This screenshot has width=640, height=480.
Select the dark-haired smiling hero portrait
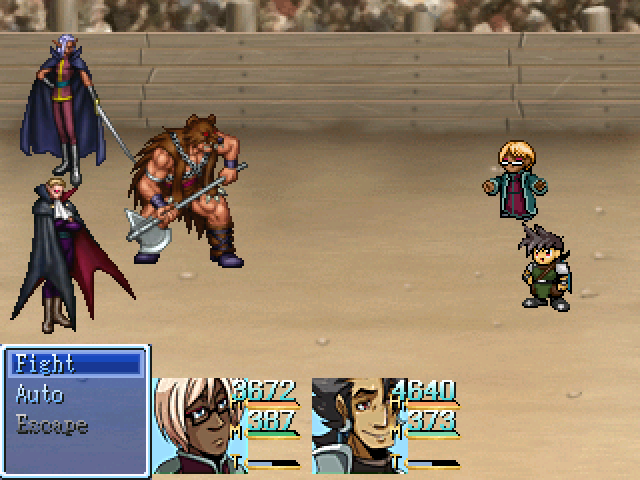tap(350, 425)
